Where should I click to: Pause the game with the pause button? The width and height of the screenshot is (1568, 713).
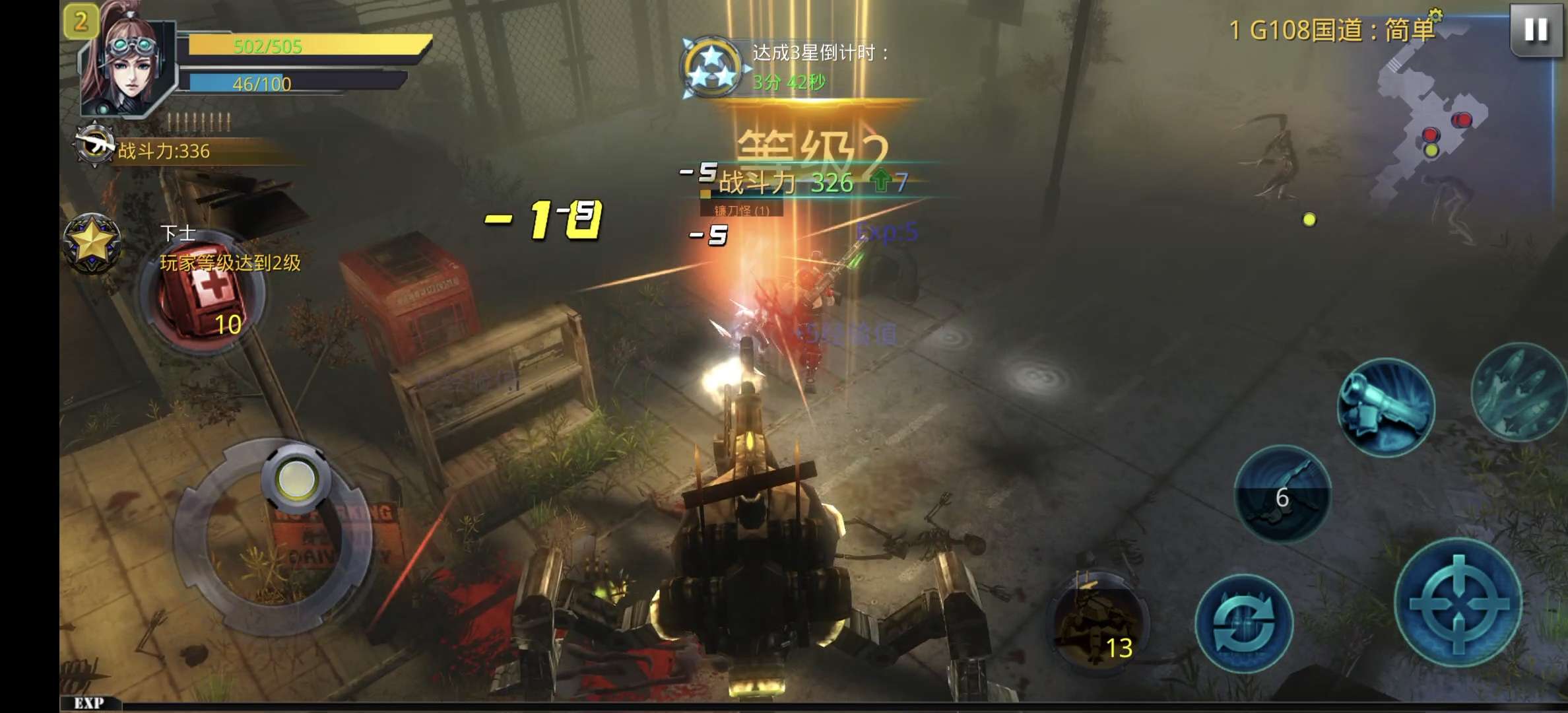(1535, 30)
